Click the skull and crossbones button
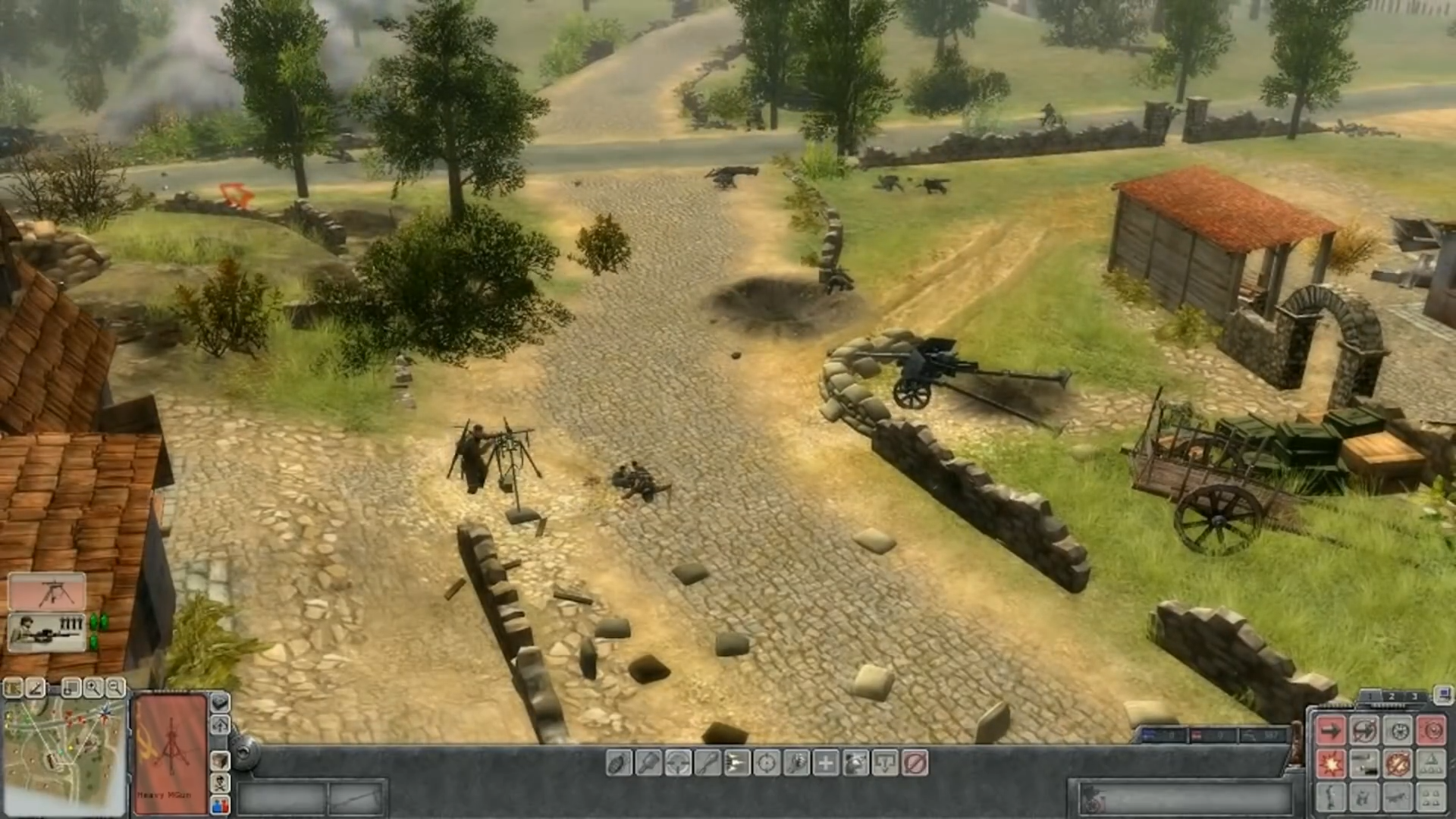The image size is (1456, 819). click(x=220, y=783)
